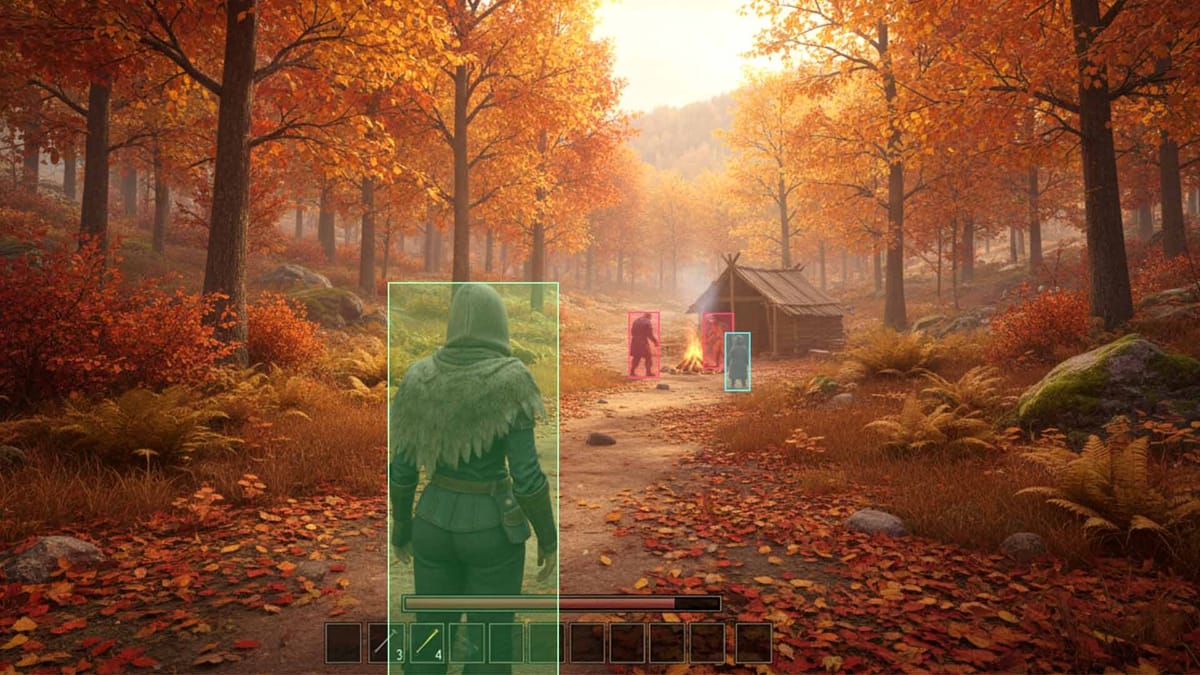The width and height of the screenshot is (1200, 675).
Task: Select the hotbar slot with 4 yellow sticks
Action: click(427, 643)
